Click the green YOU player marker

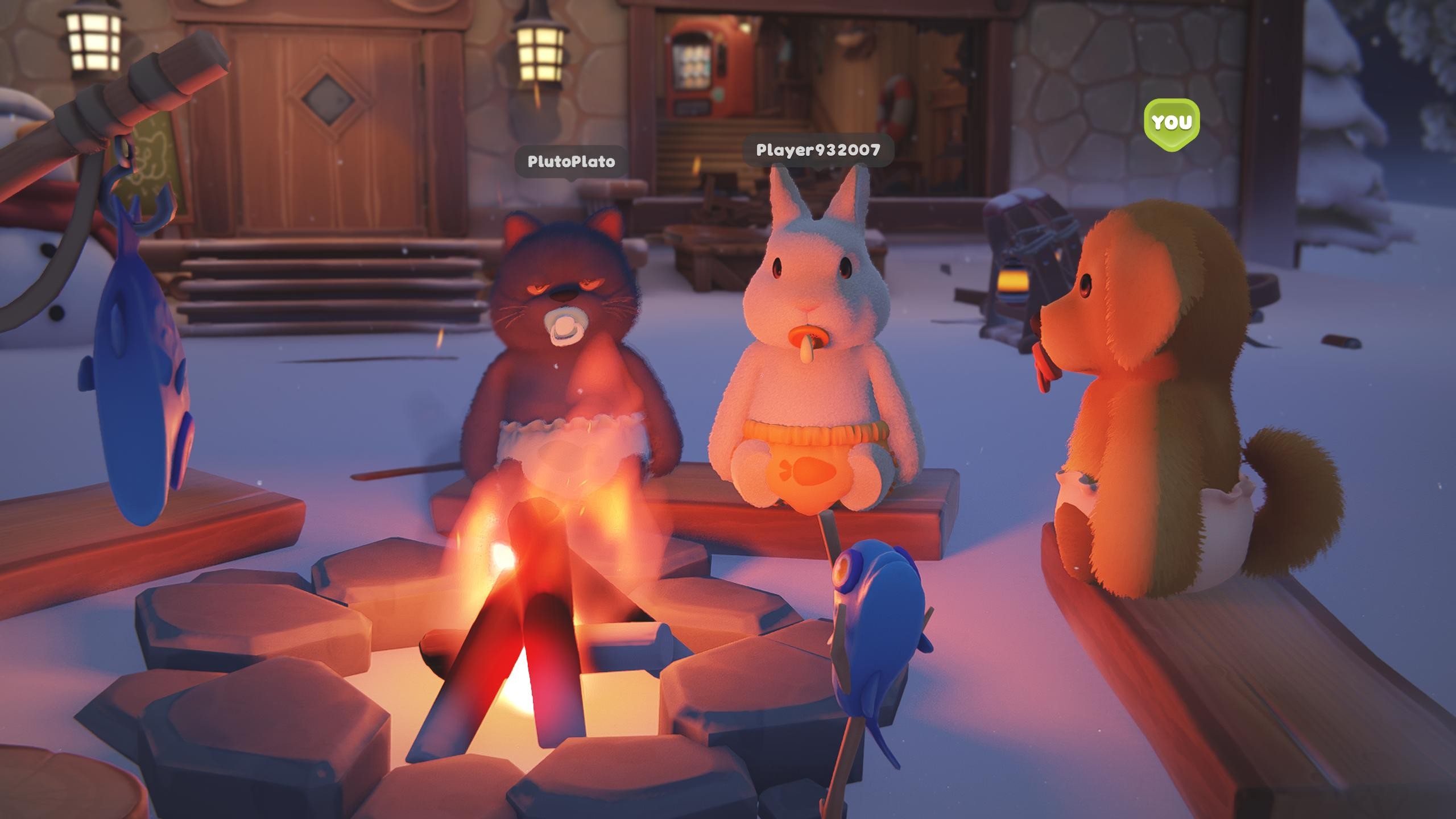pyautogui.click(x=1171, y=122)
